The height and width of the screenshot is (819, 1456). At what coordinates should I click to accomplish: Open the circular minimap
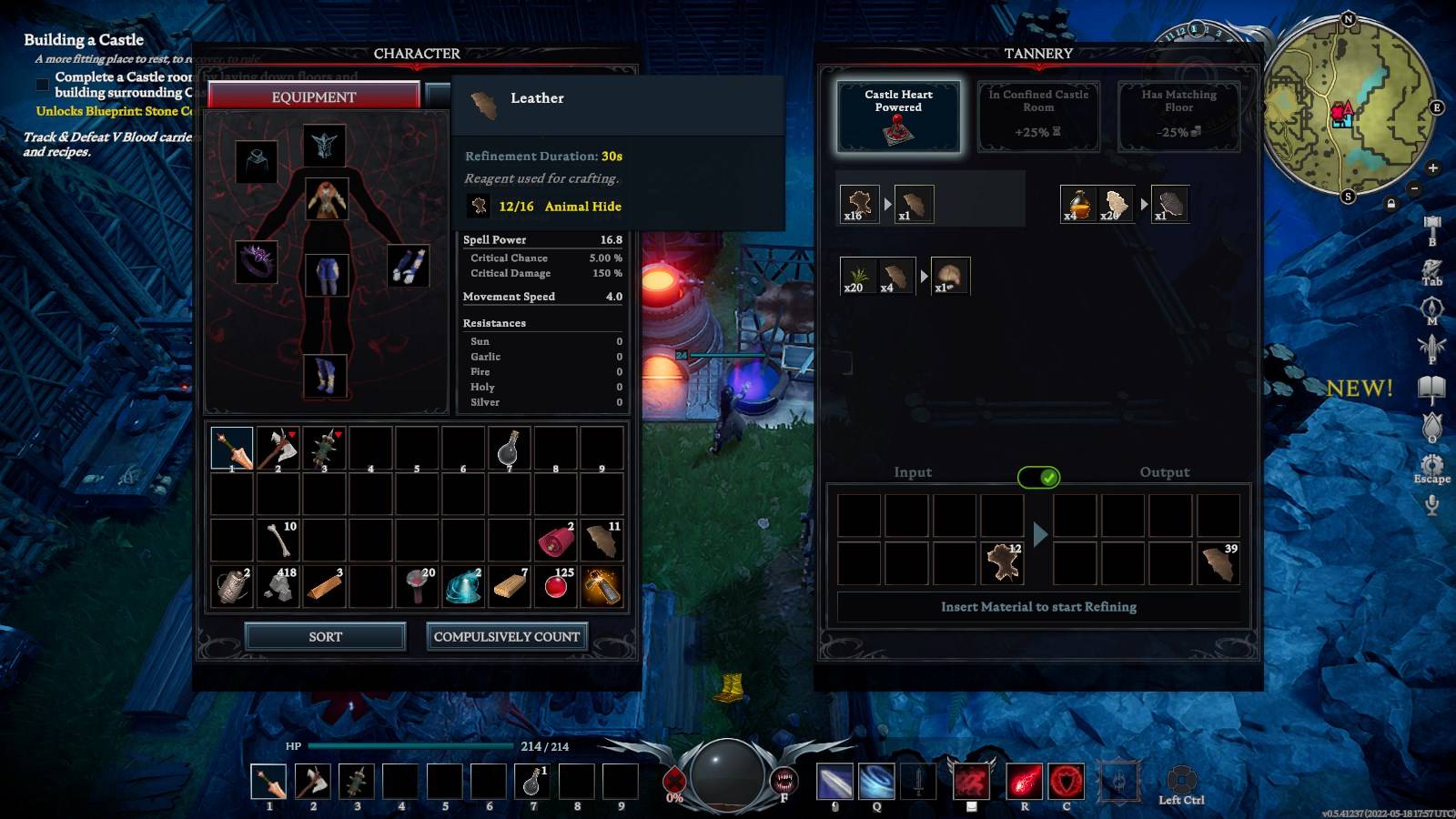pos(1346,107)
